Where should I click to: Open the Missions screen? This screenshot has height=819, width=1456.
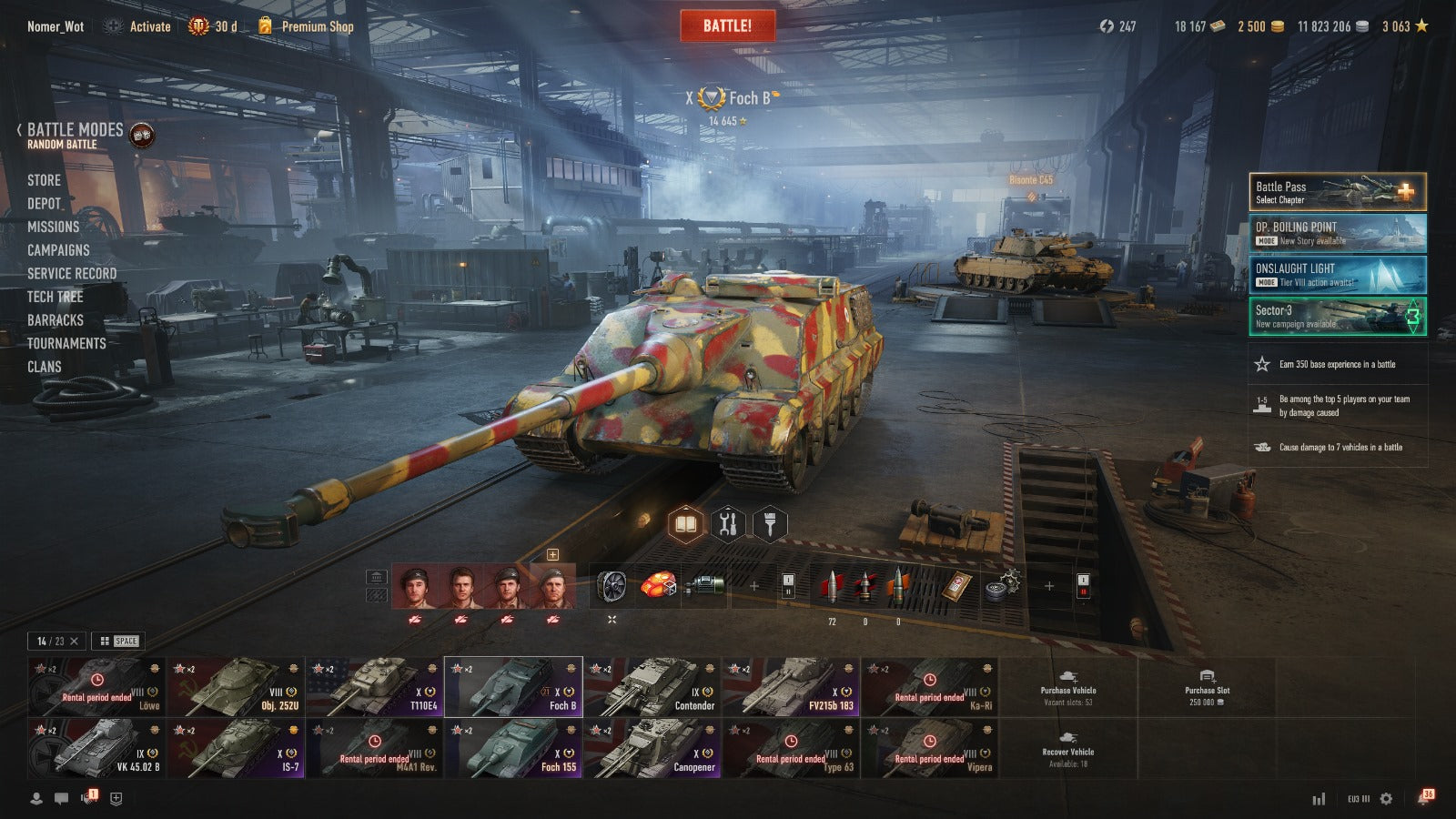click(x=53, y=227)
